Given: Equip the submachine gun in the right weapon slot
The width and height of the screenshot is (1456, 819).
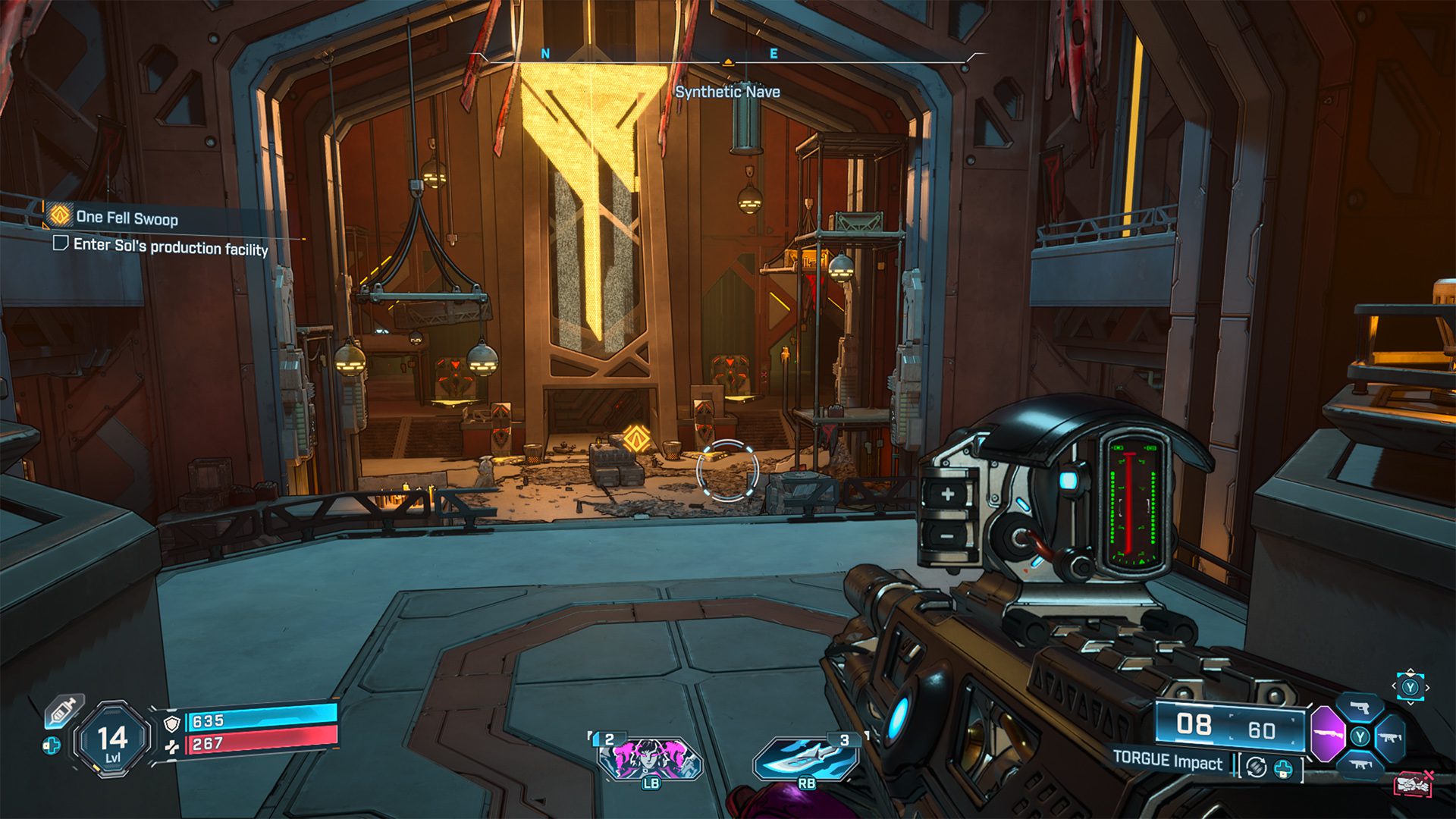Looking at the screenshot, I should (x=1389, y=737).
